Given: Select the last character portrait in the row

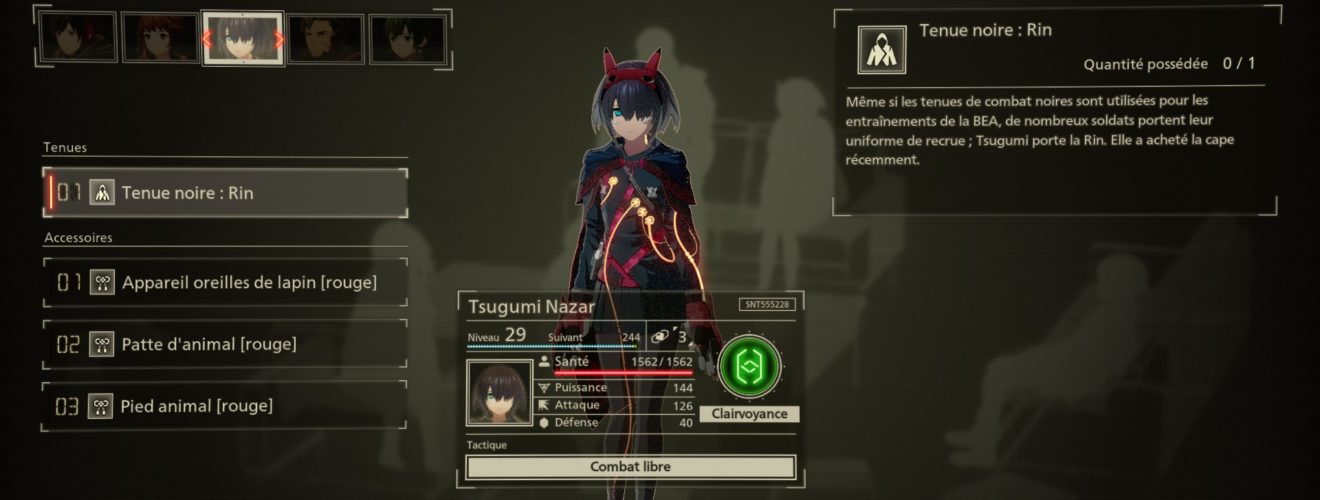Looking at the screenshot, I should [x=407, y=39].
